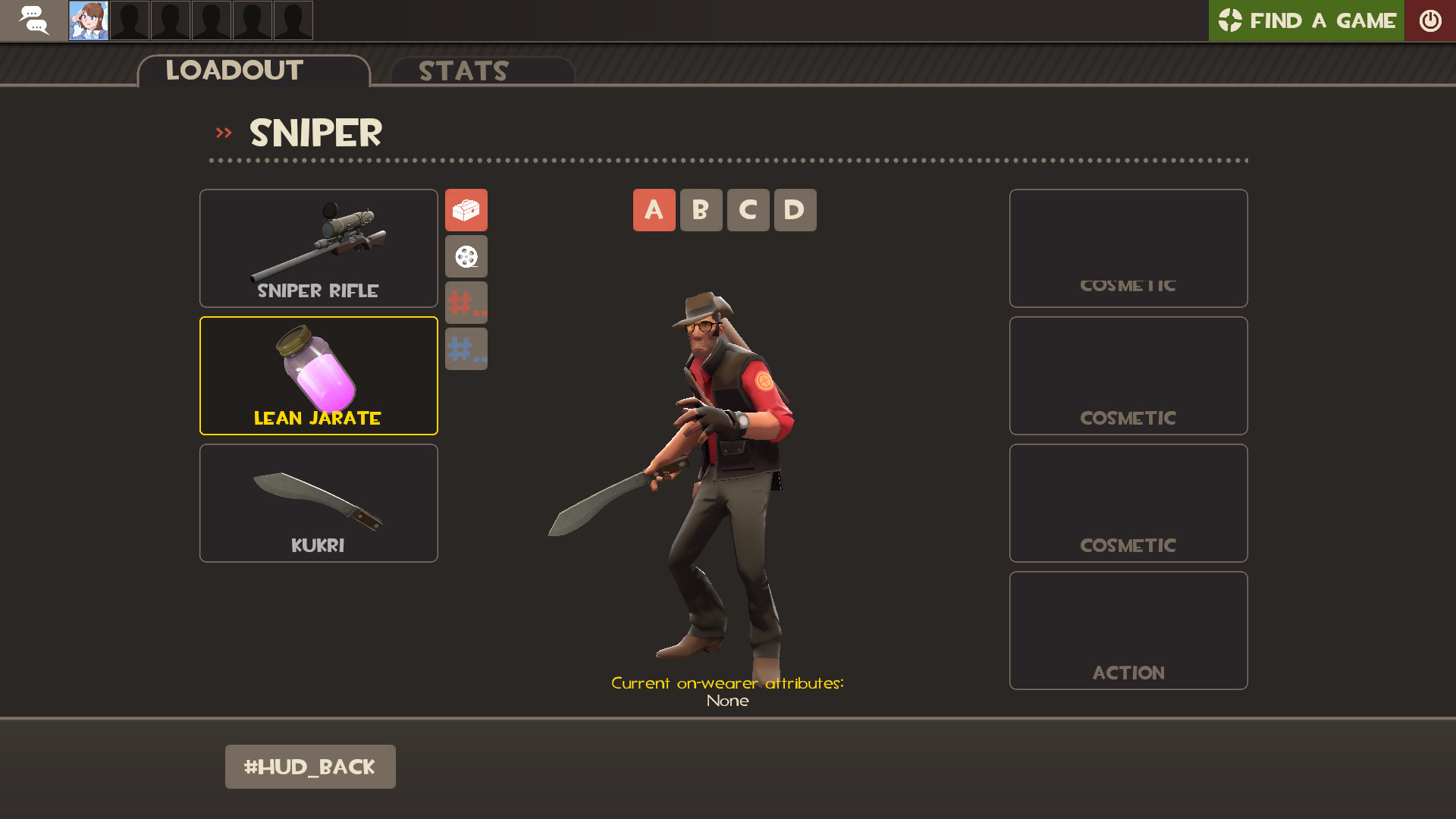Image resolution: width=1456 pixels, height=819 pixels.
Task: Click your player avatar portrait
Action: (88, 20)
